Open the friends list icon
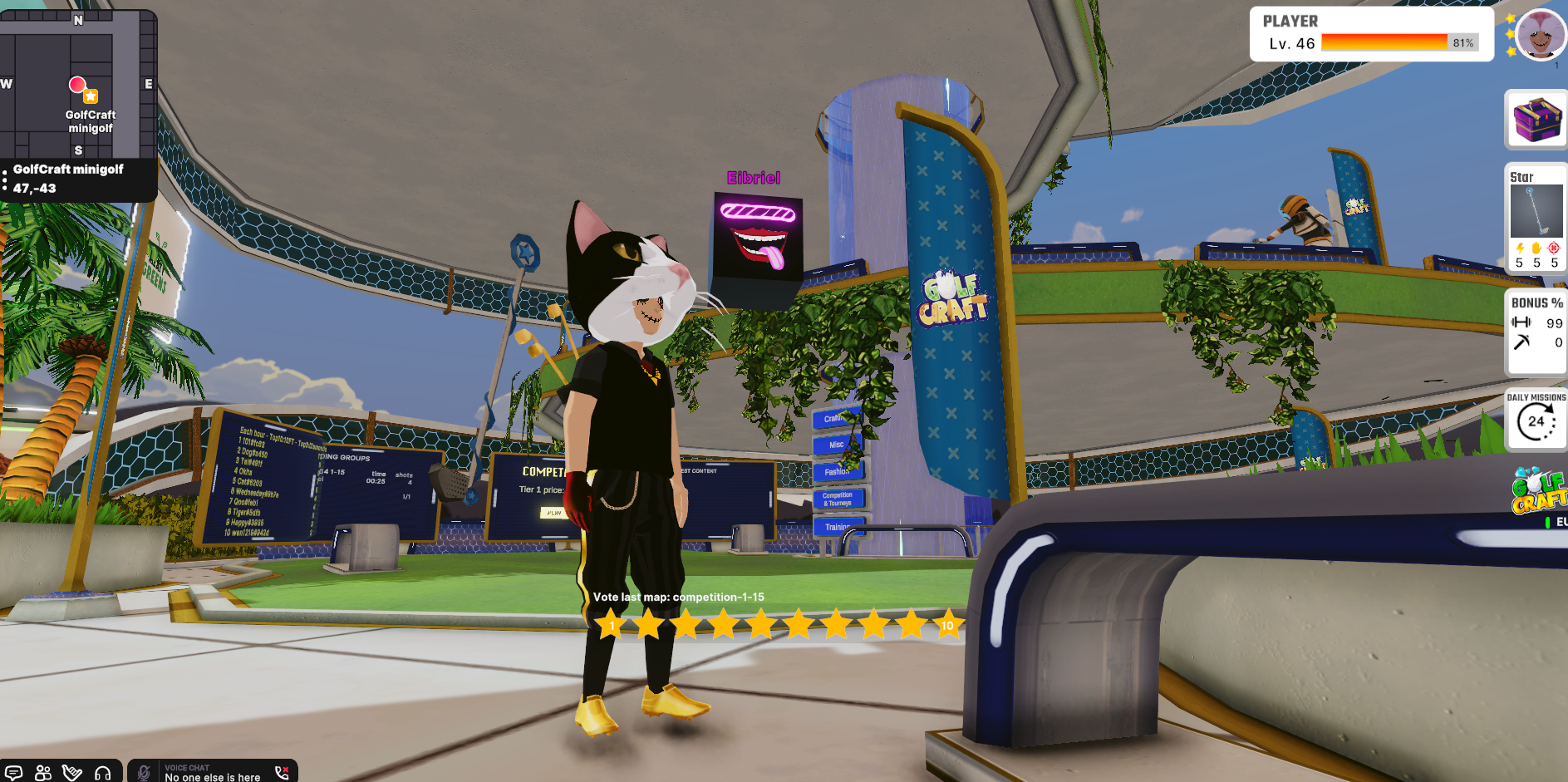Image resolution: width=1568 pixels, height=782 pixels. [43, 773]
